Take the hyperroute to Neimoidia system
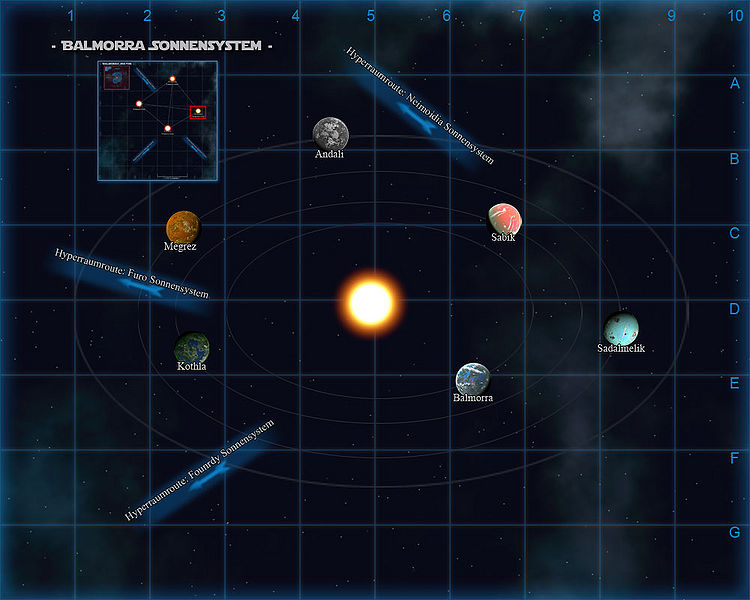 click(419, 107)
